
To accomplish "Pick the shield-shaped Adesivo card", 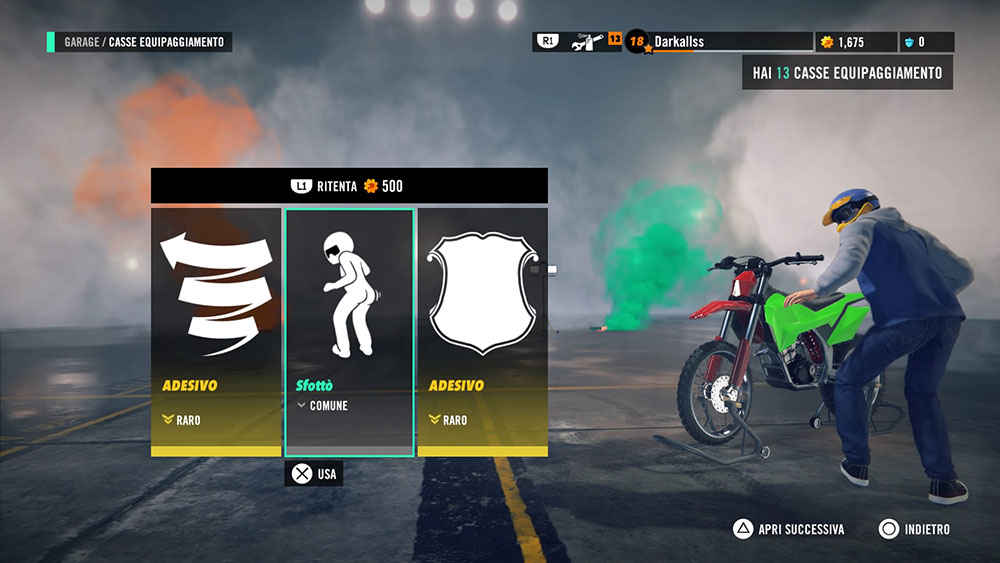I will pos(482,331).
